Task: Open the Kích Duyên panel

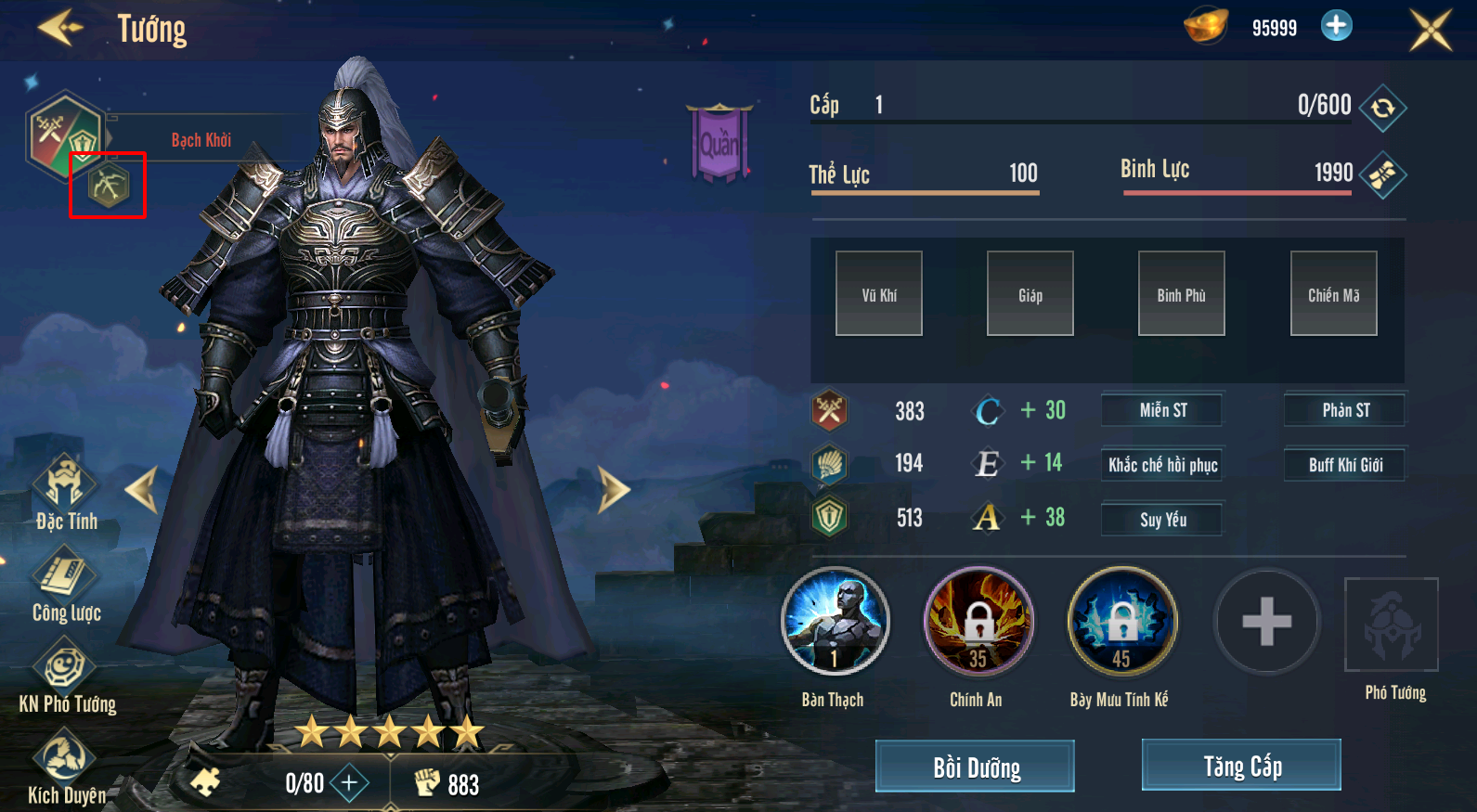Action: (x=65, y=767)
